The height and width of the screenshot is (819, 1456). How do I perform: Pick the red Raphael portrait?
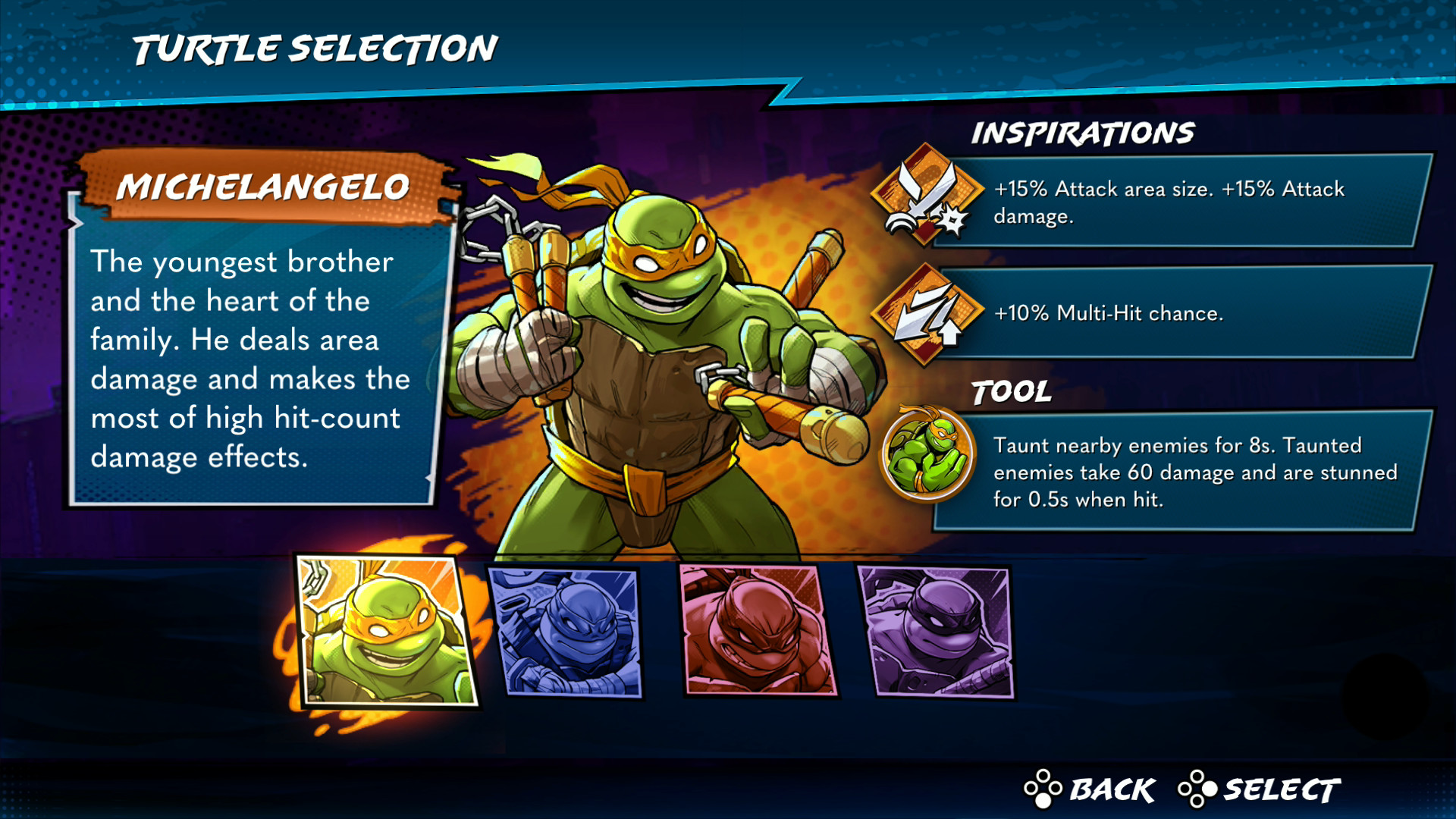758,630
